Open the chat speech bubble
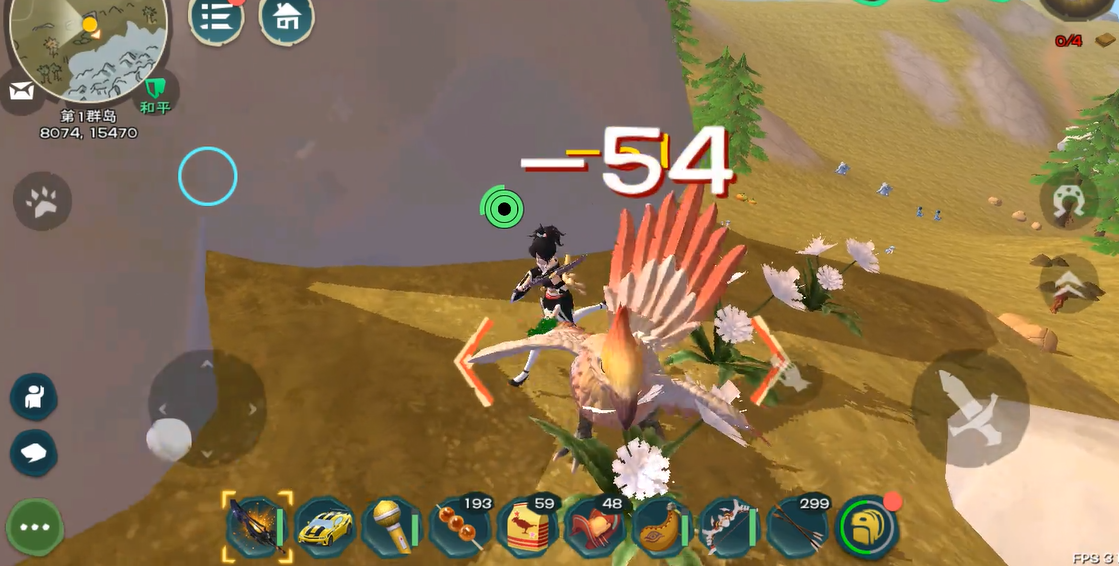Viewport: 1119px width, 566px height. click(33, 453)
